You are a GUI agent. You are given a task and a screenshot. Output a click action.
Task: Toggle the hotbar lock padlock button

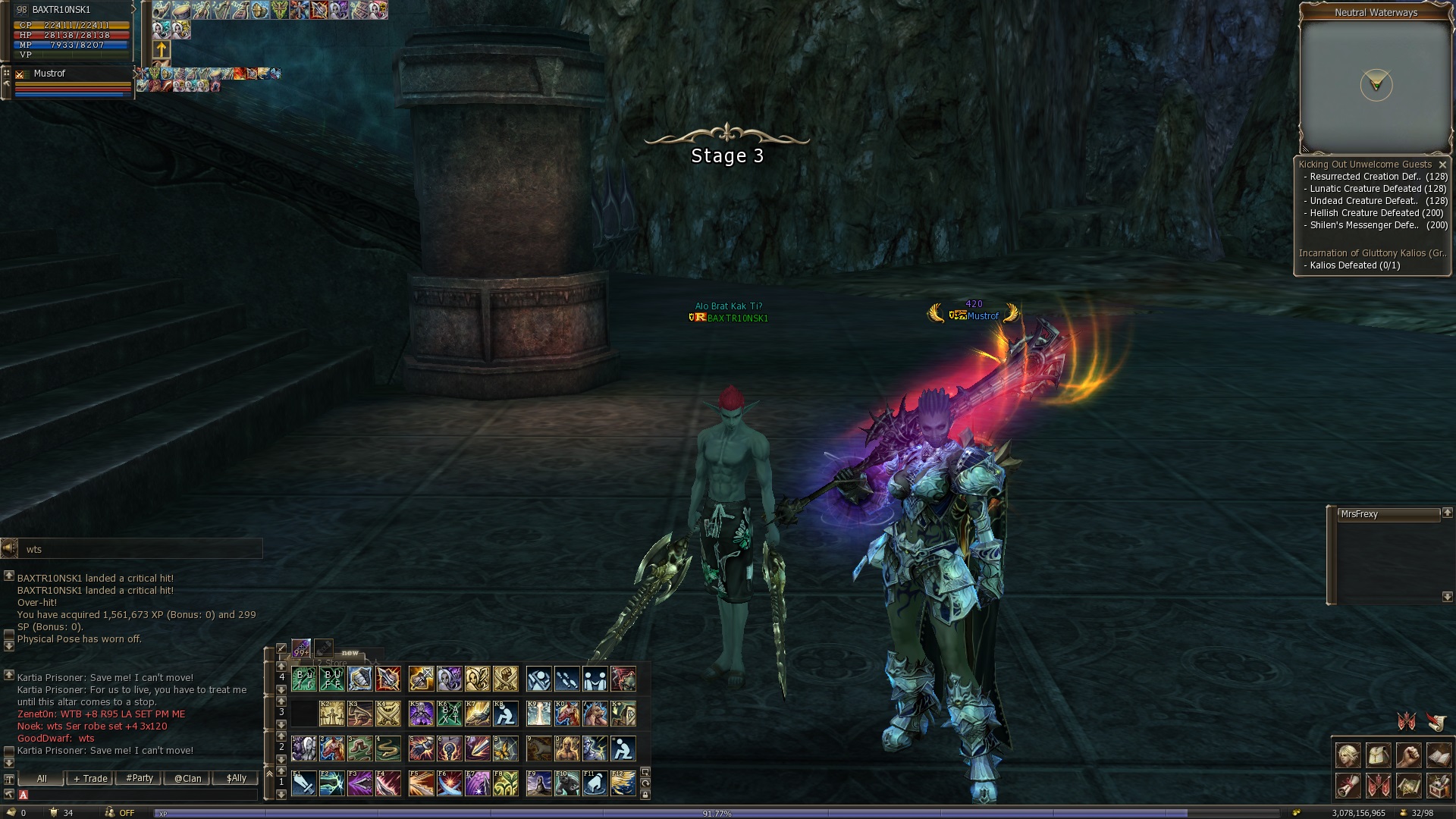coord(645,795)
